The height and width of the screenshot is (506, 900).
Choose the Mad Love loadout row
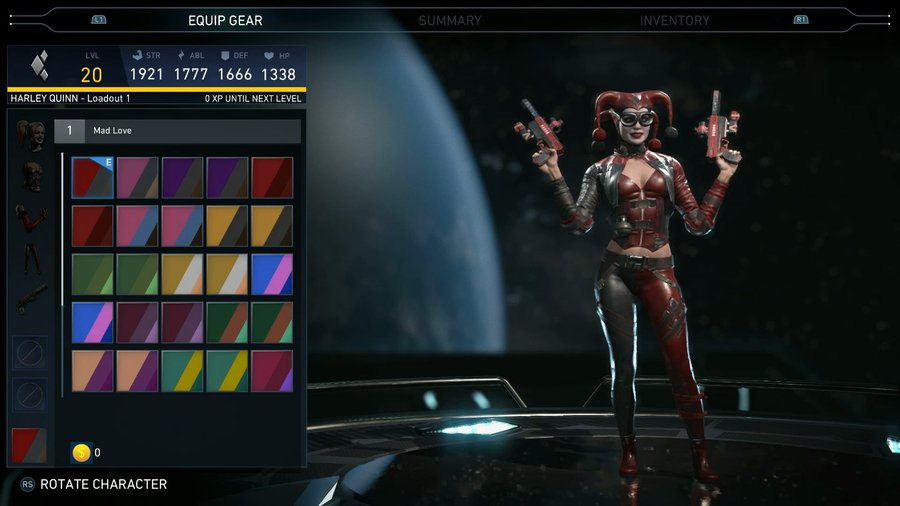point(178,131)
